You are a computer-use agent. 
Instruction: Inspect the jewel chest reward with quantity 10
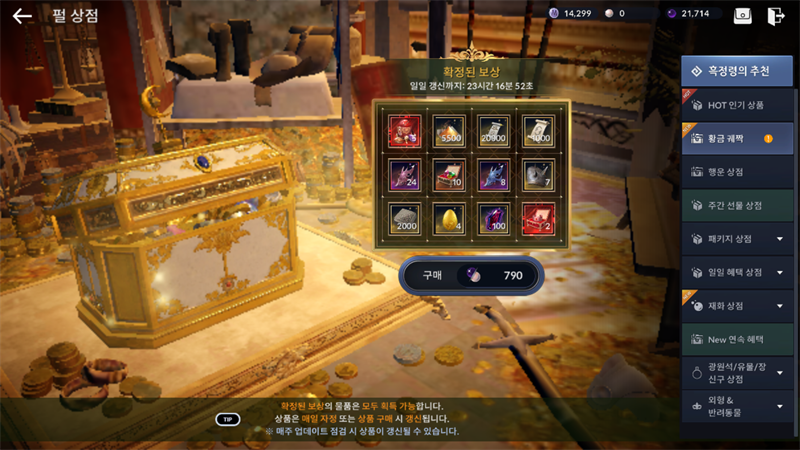tap(449, 174)
